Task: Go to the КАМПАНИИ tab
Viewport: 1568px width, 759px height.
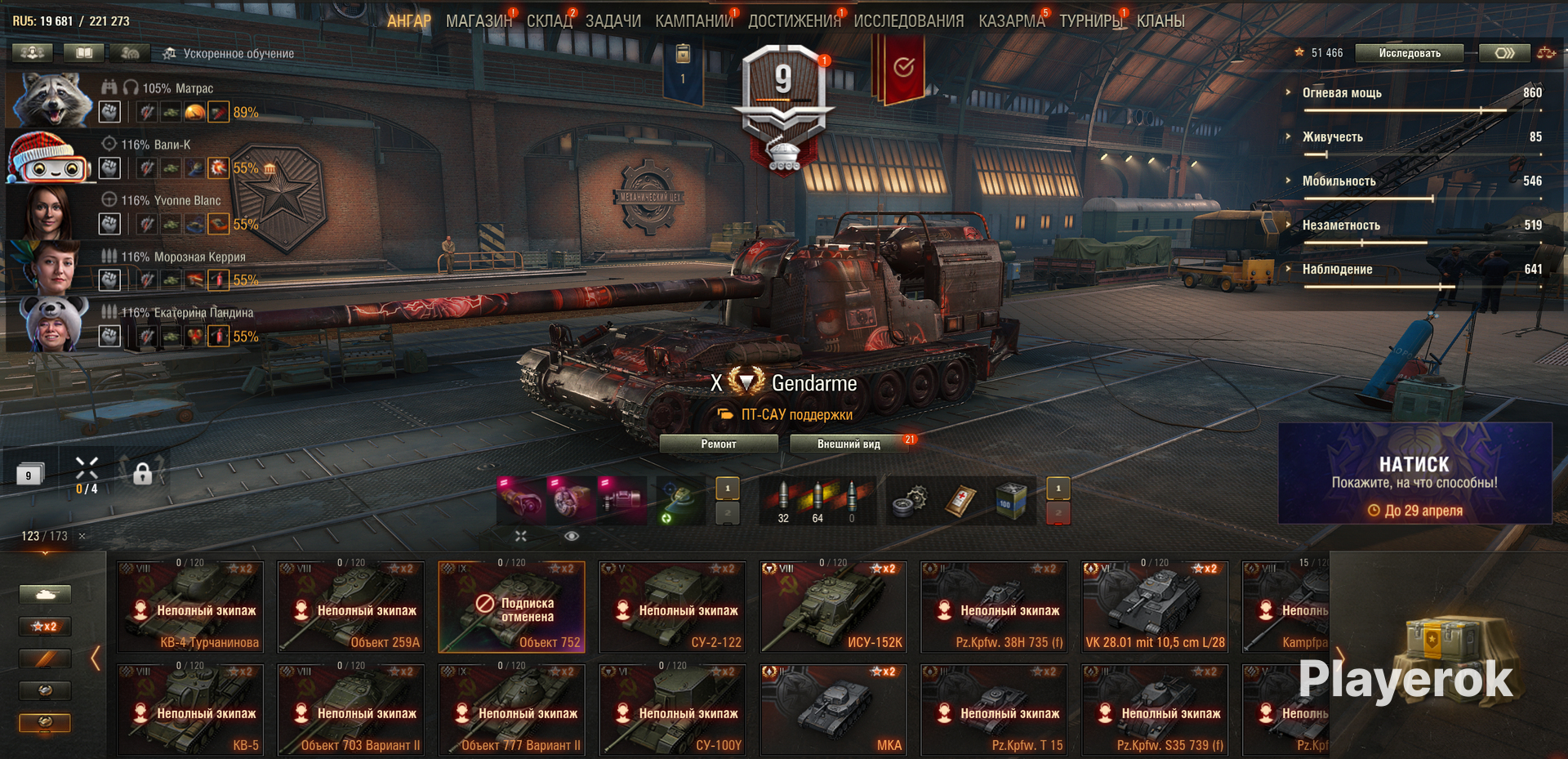Action: (x=693, y=21)
